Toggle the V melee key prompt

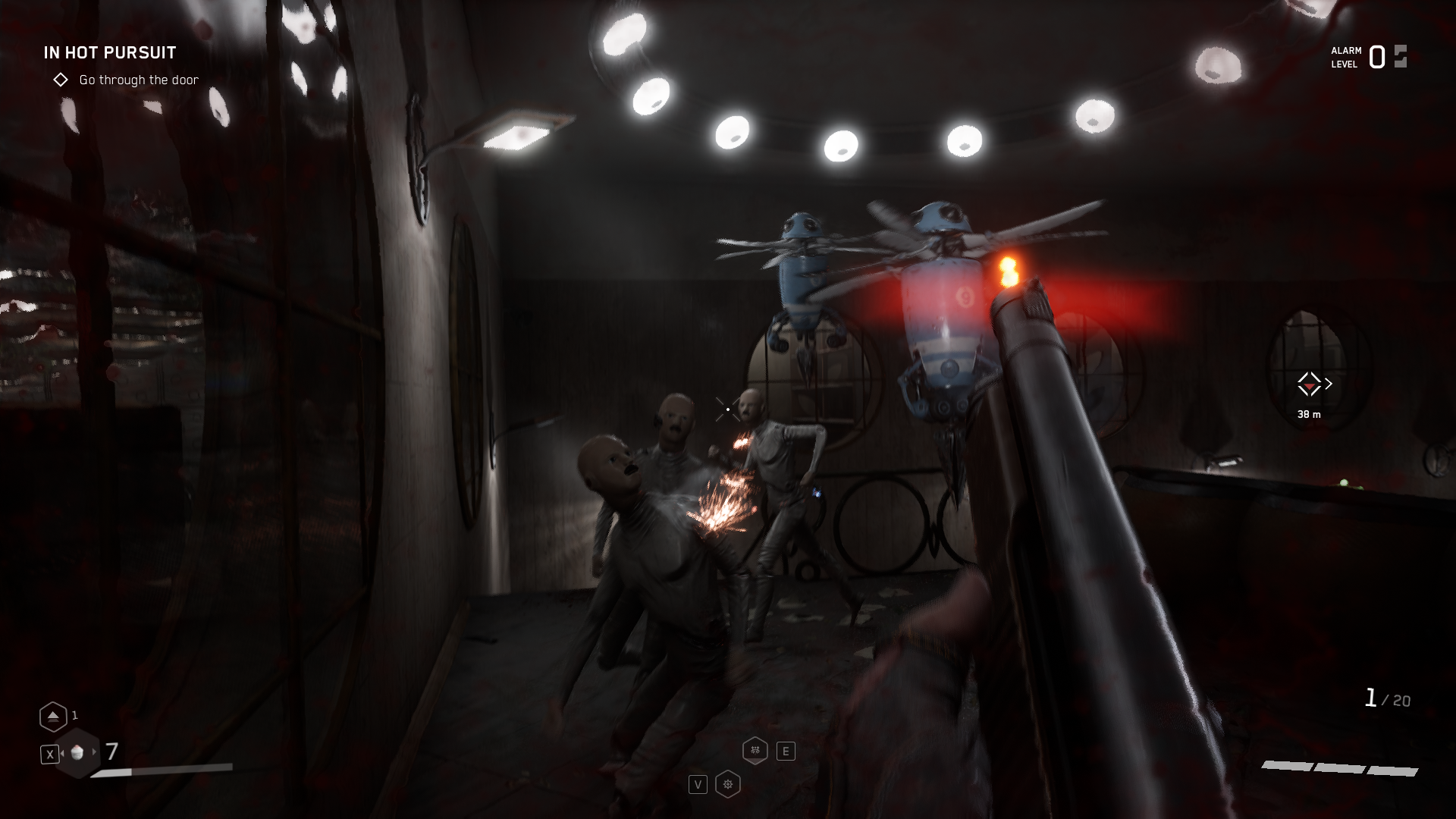(x=698, y=783)
